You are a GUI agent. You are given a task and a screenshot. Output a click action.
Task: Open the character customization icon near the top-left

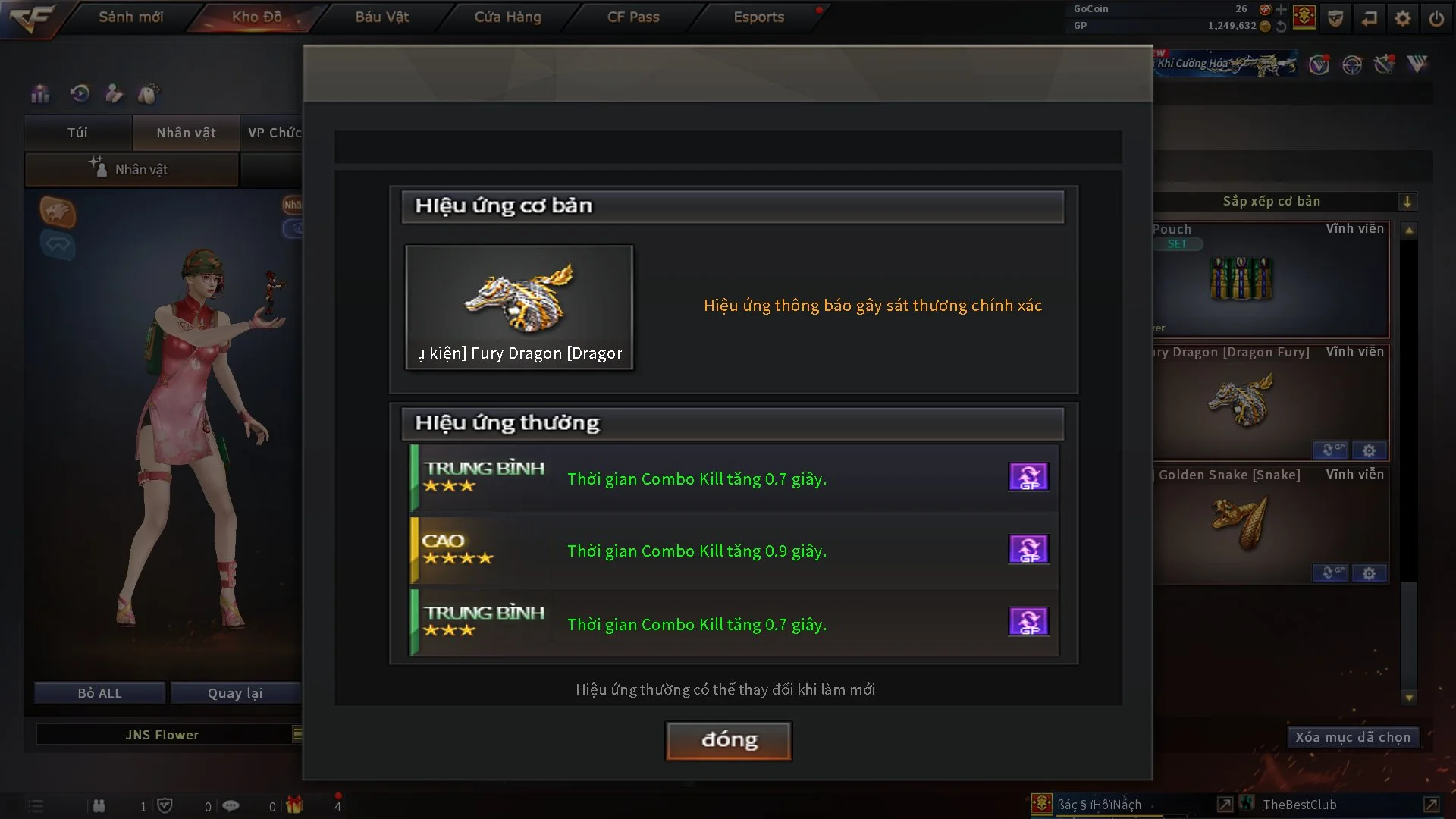(x=114, y=94)
